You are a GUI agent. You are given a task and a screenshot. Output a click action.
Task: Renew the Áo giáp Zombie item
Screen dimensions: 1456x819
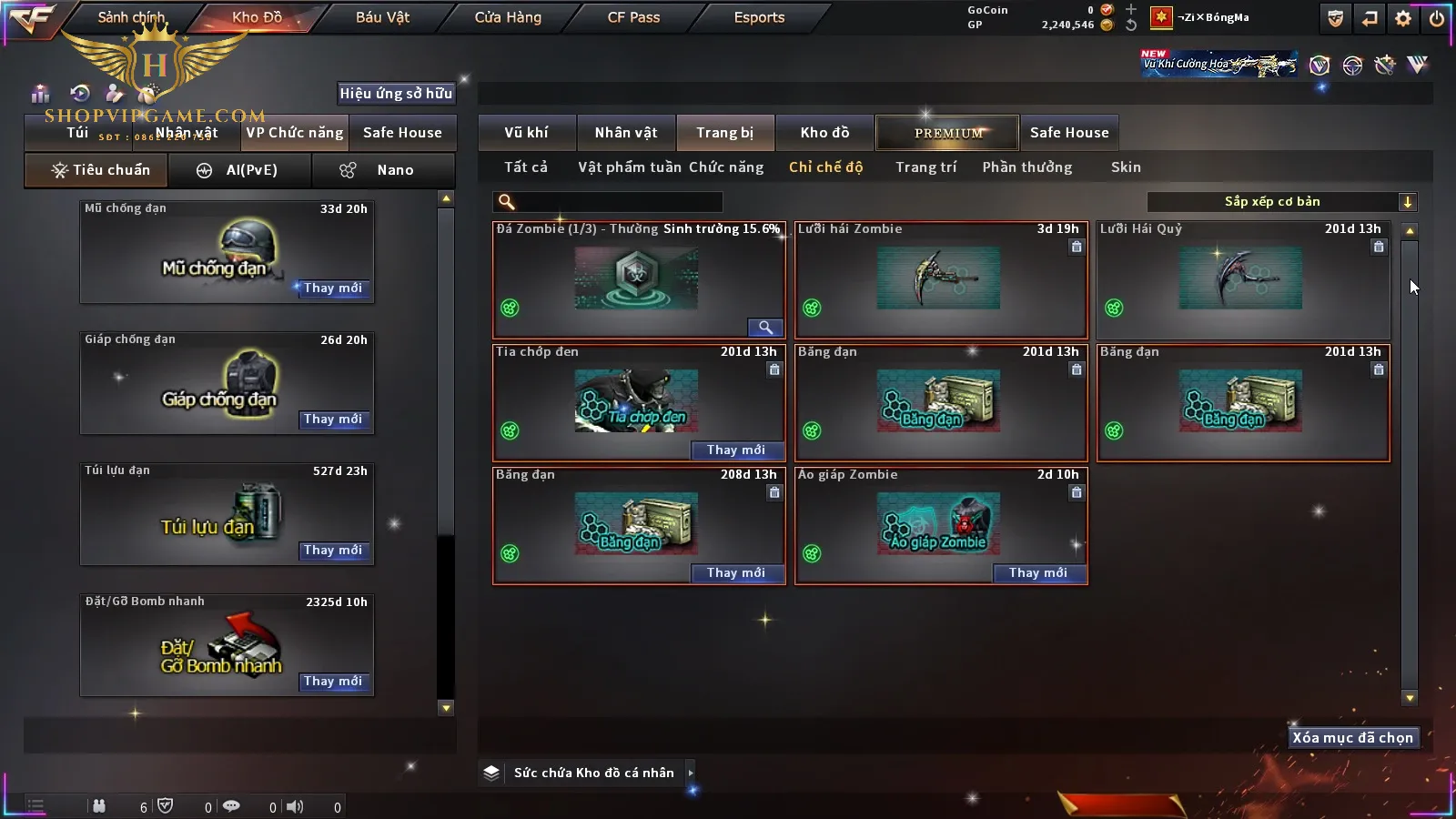(1037, 572)
